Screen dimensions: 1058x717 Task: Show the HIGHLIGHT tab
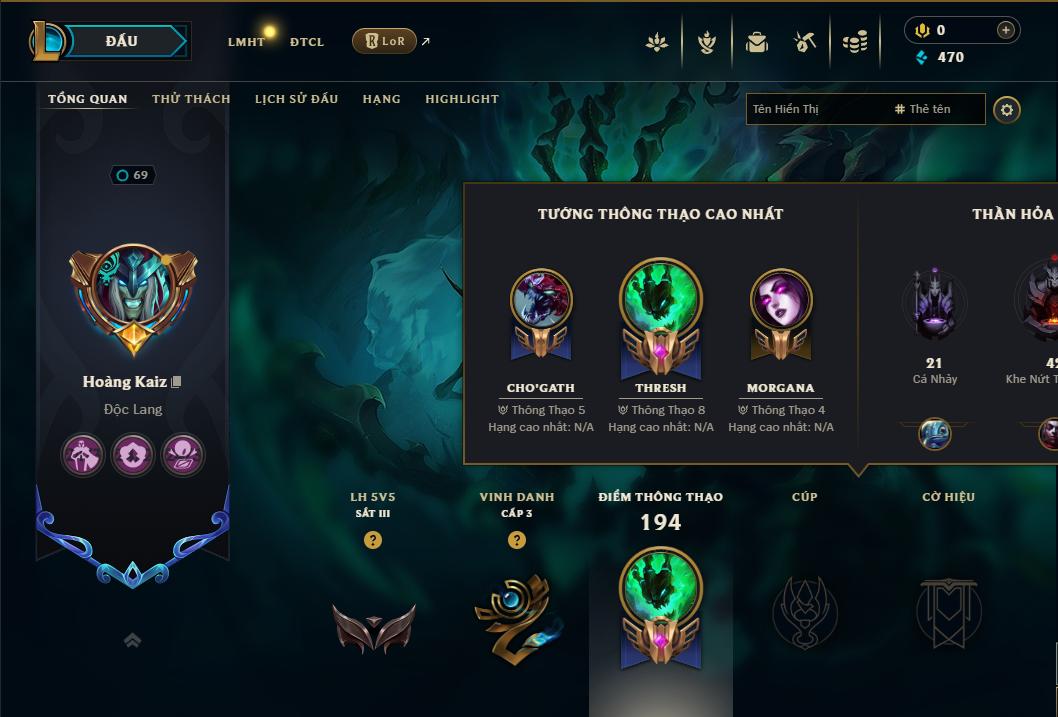click(x=462, y=99)
